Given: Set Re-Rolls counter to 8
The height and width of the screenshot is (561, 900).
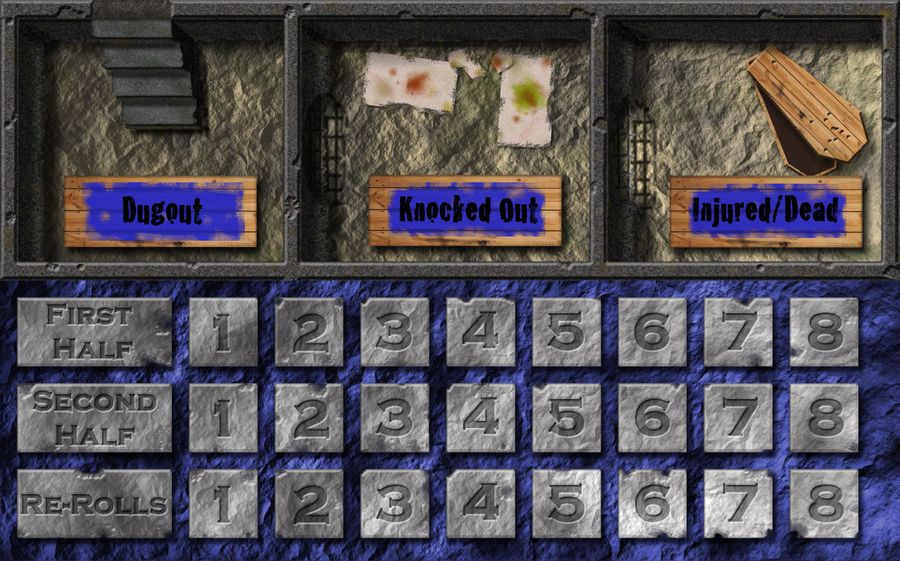Looking at the screenshot, I should [x=824, y=503].
